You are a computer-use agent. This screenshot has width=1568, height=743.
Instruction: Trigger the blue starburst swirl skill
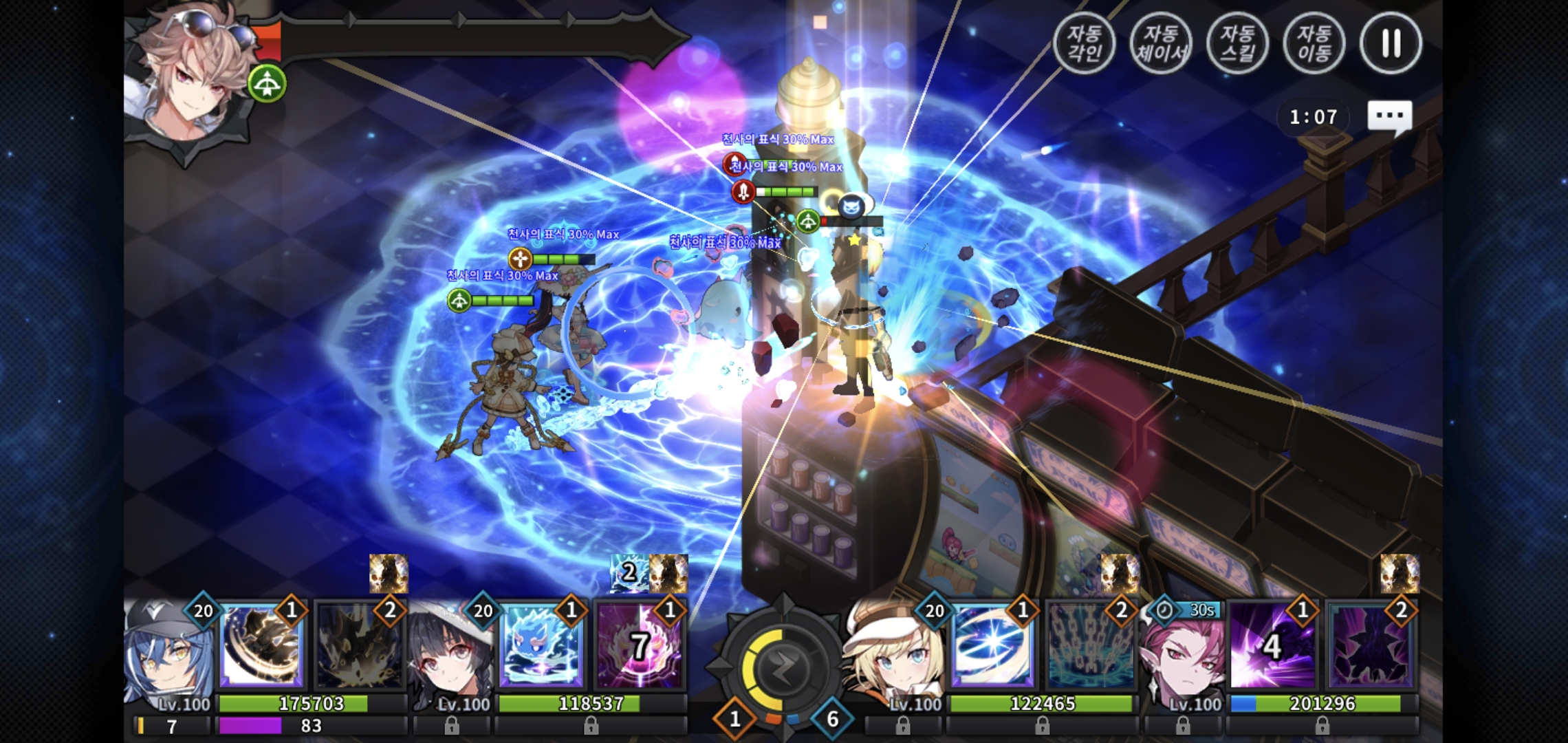coord(992,648)
